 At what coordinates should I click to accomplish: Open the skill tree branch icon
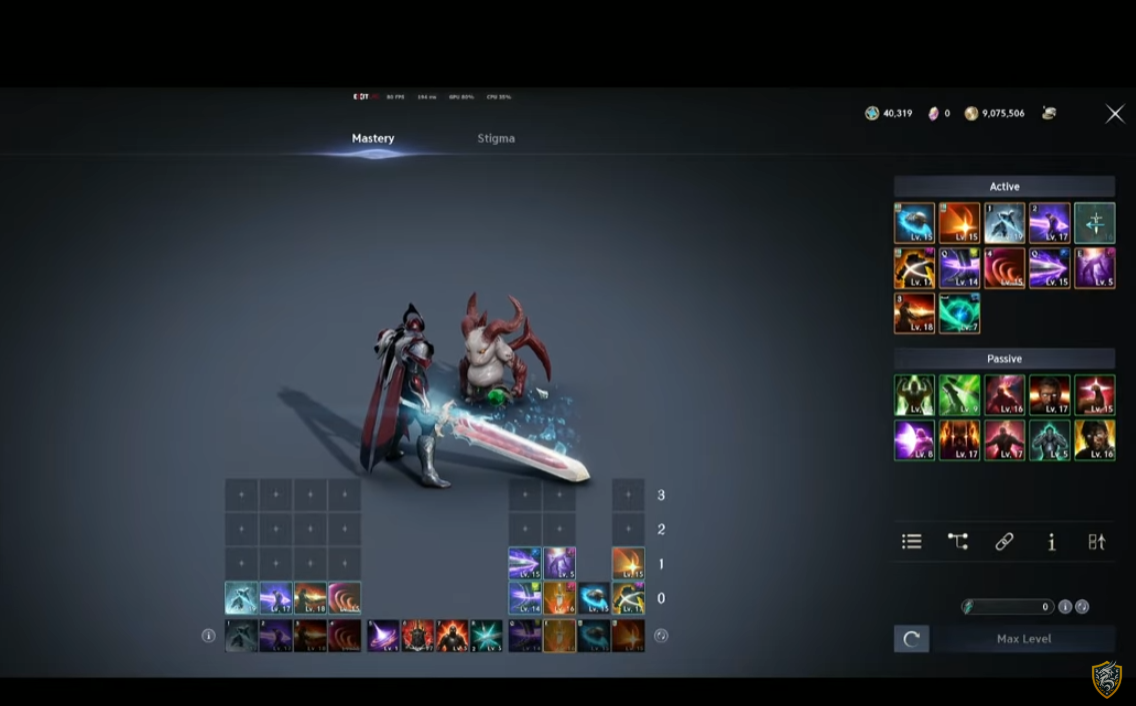click(958, 541)
